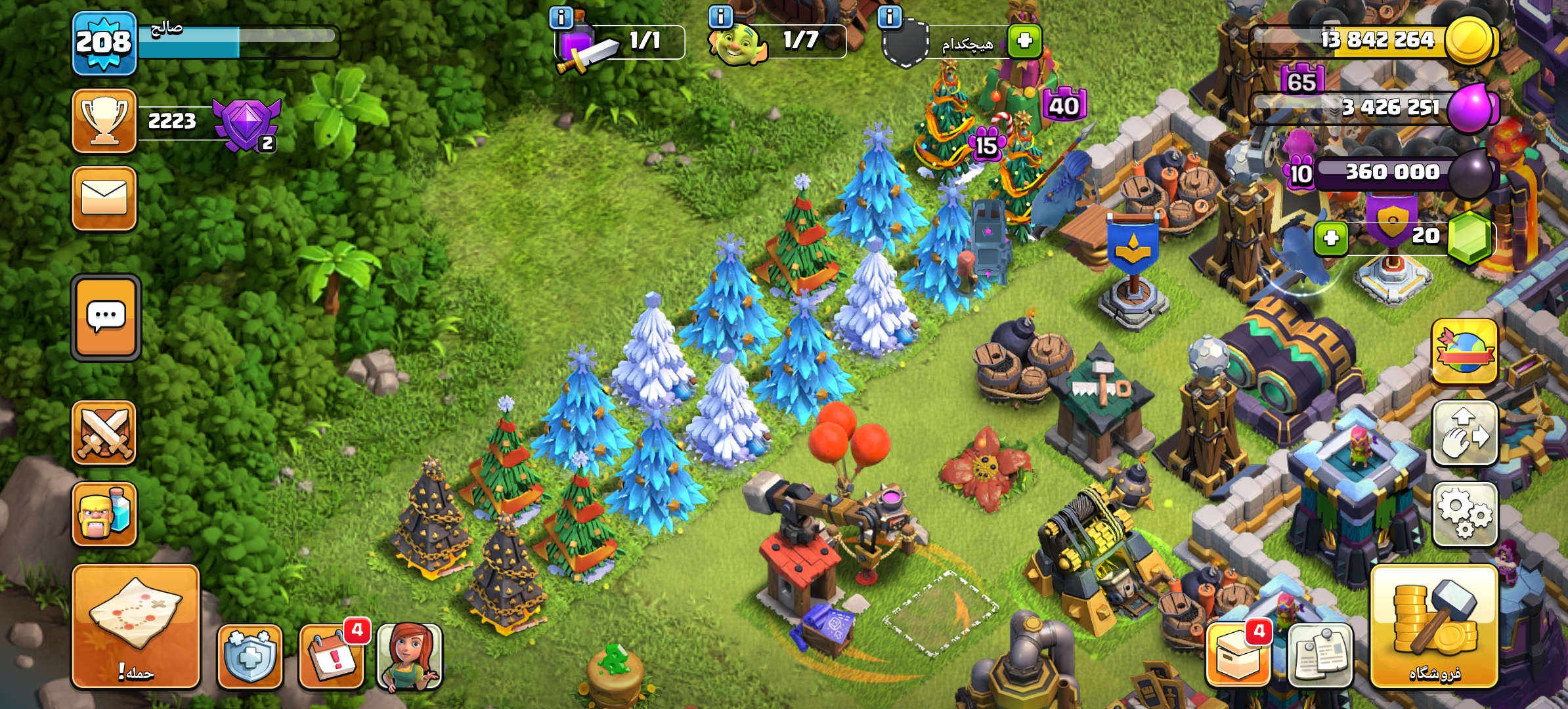Open the clan chat speech bubble
This screenshot has width=1568, height=709.
point(106,318)
